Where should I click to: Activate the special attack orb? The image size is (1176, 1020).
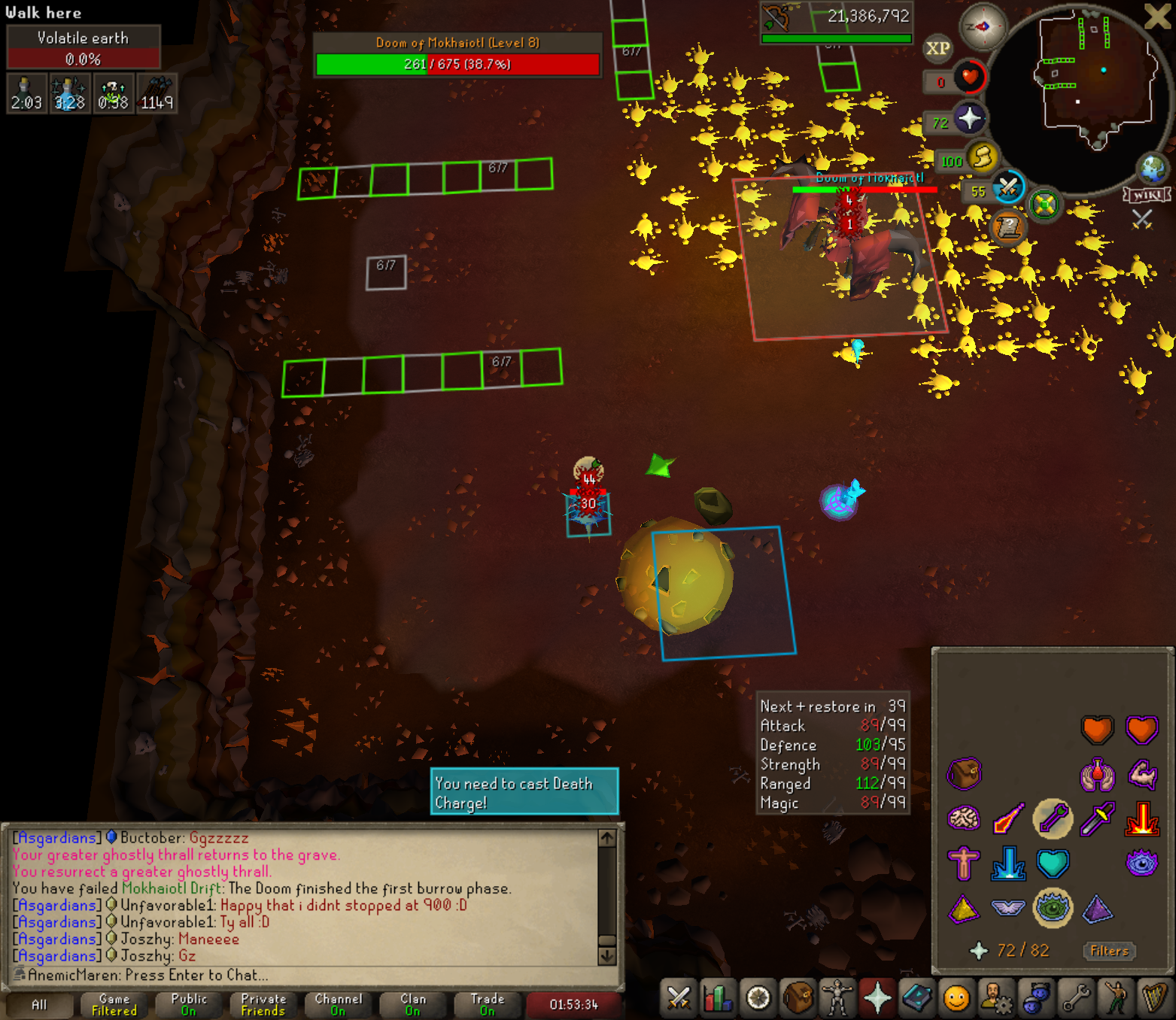pos(1008,187)
